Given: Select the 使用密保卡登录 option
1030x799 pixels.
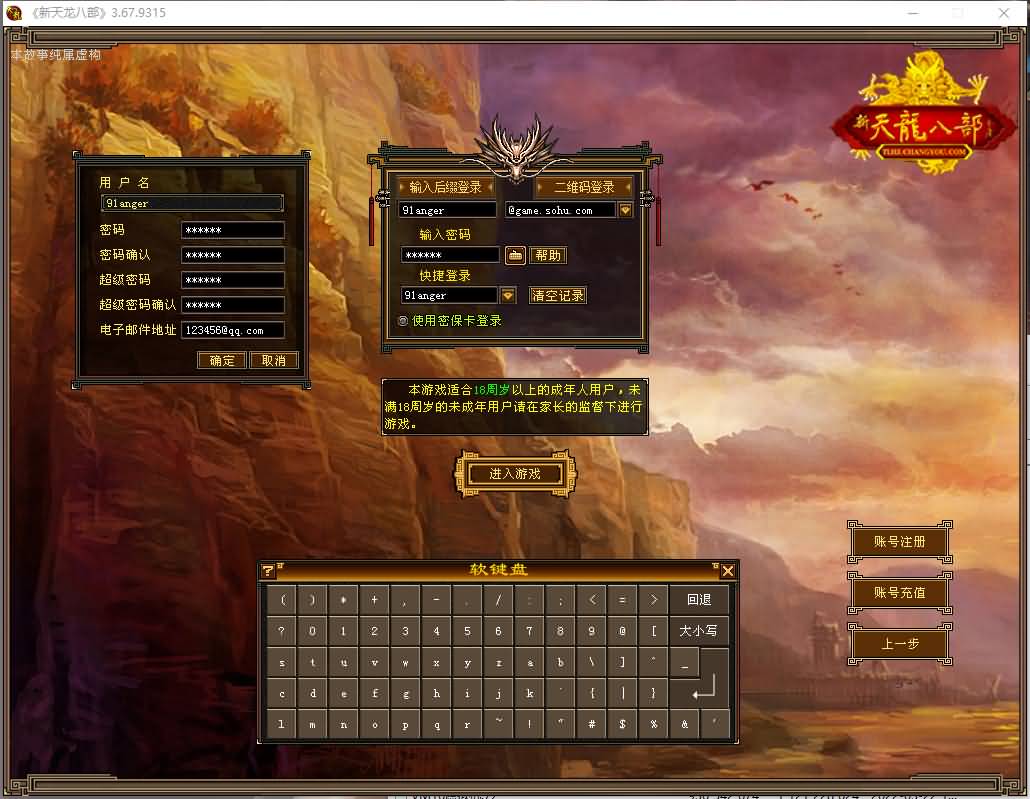Looking at the screenshot, I should [x=404, y=321].
